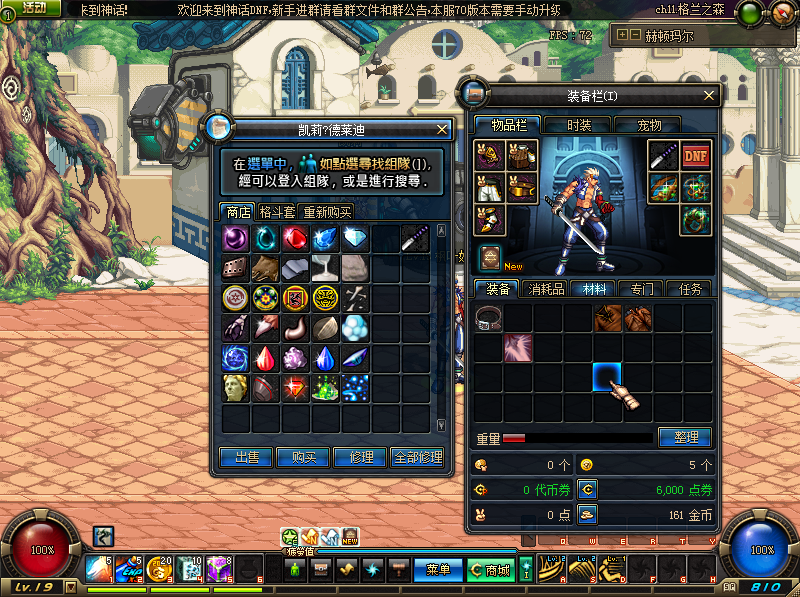
Task: Open the 菜单 menu button
Action: point(438,570)
